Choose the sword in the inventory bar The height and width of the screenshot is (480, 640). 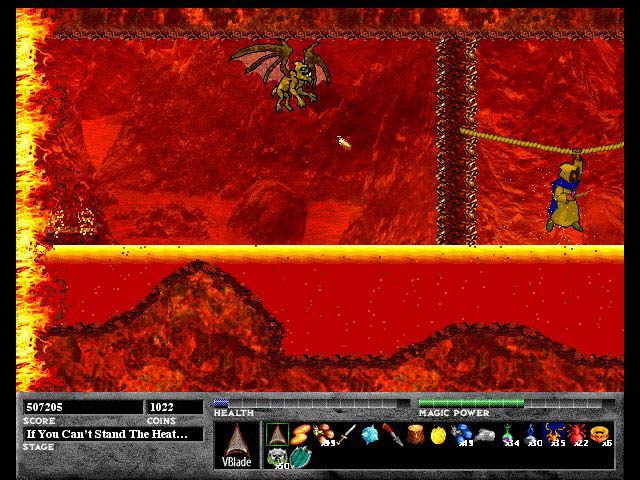click(348, 435)
